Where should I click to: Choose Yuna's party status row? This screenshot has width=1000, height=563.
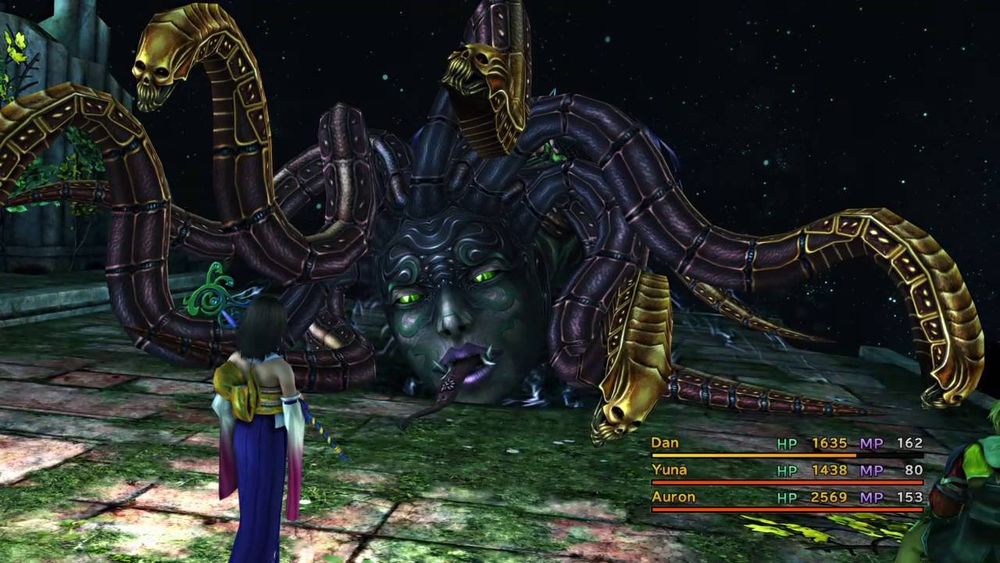pos(785,470)
